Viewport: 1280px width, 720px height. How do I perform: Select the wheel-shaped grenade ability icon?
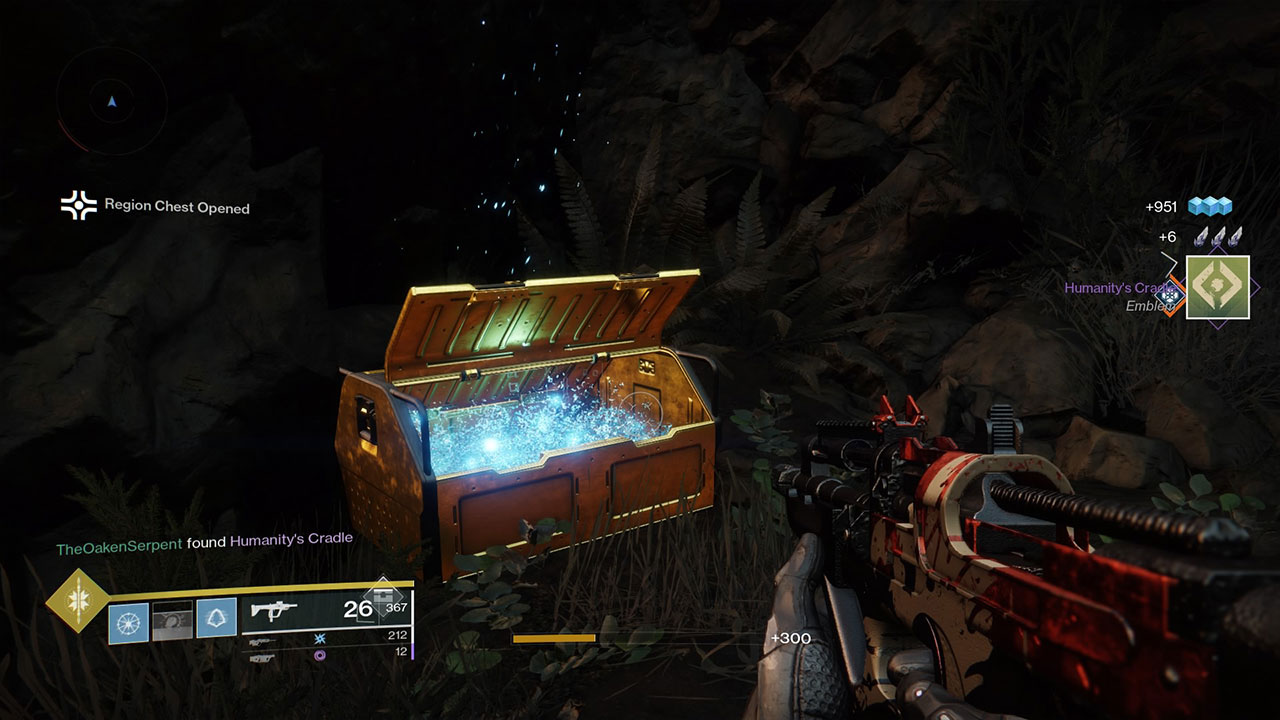[x=128, y=621]
